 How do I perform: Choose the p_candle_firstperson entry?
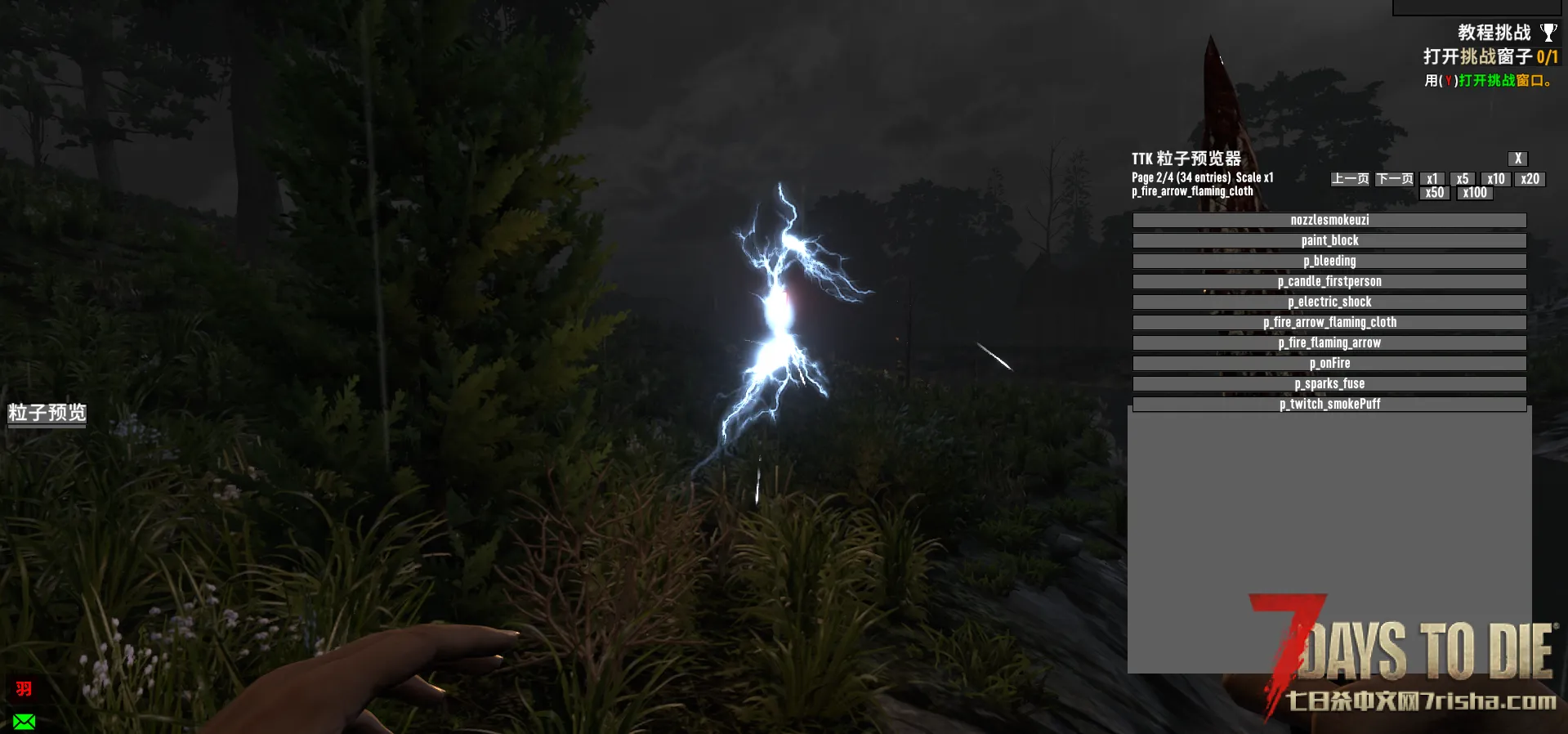tap(1329, 281)
